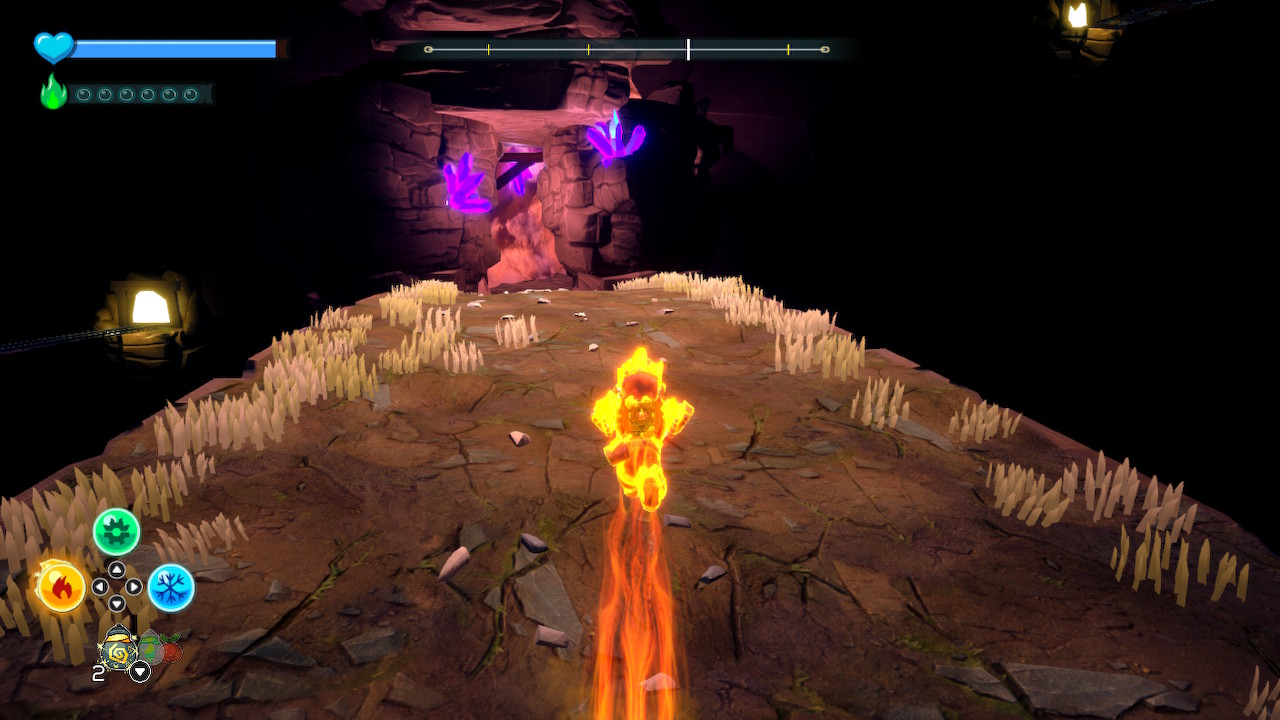Click the down arrow on the element selector
This screenshot has height=720, width=1280.
click(116, 602)
